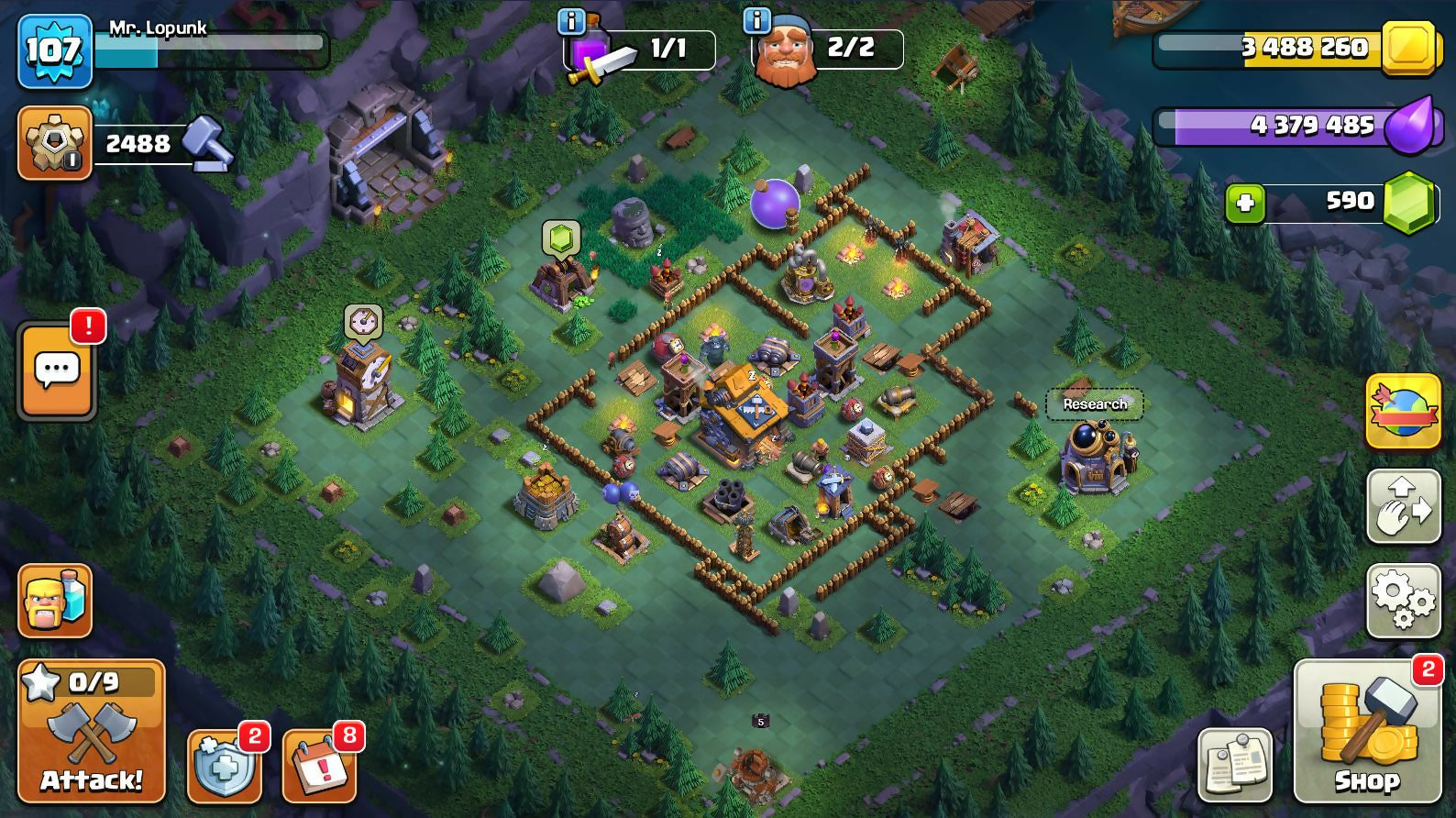The image size is (1456, 818).
Task: Buy gems with green plus button
Action: coord(1245,203)
